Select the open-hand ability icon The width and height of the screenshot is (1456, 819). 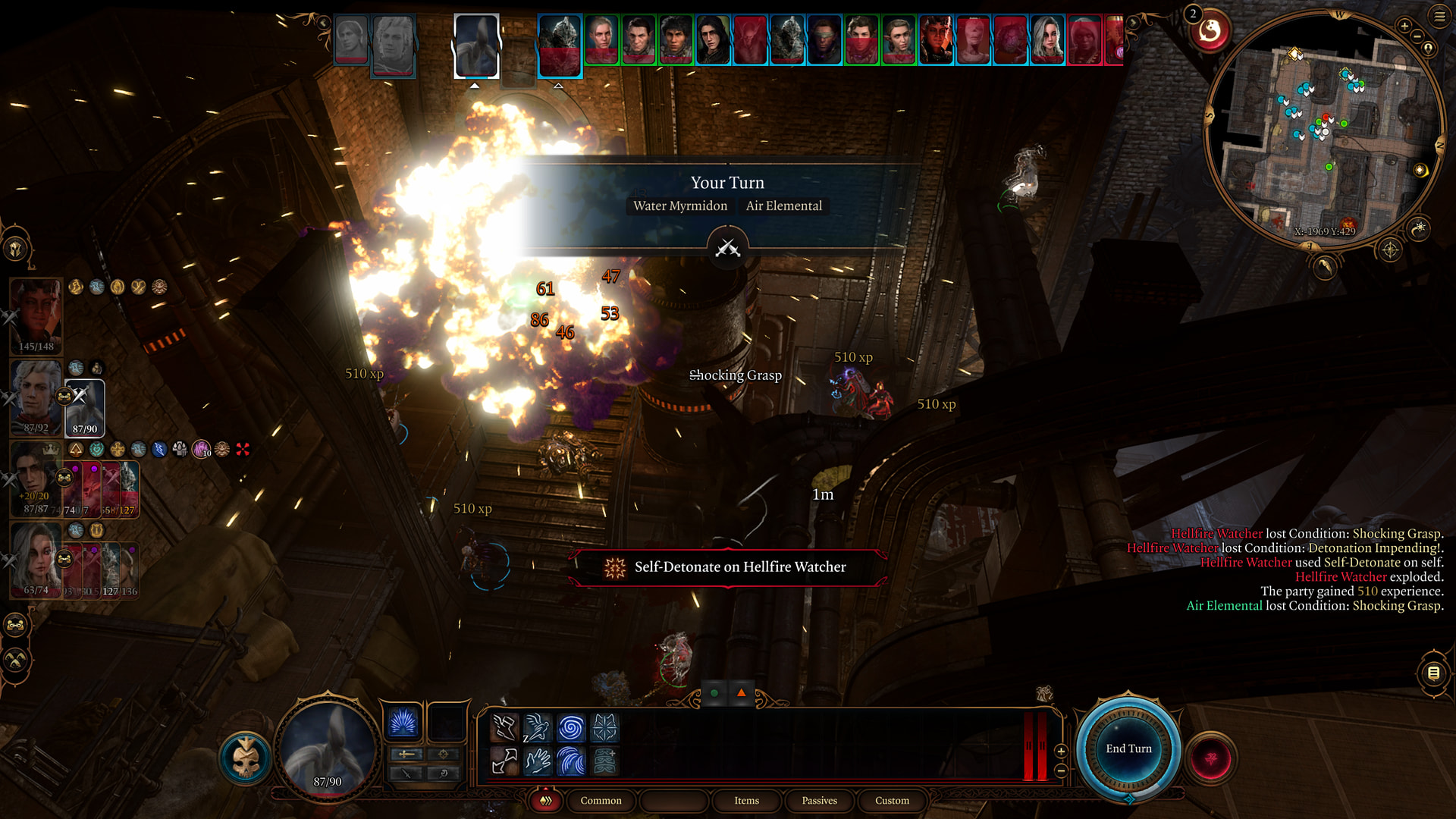[x=538, y=761]
